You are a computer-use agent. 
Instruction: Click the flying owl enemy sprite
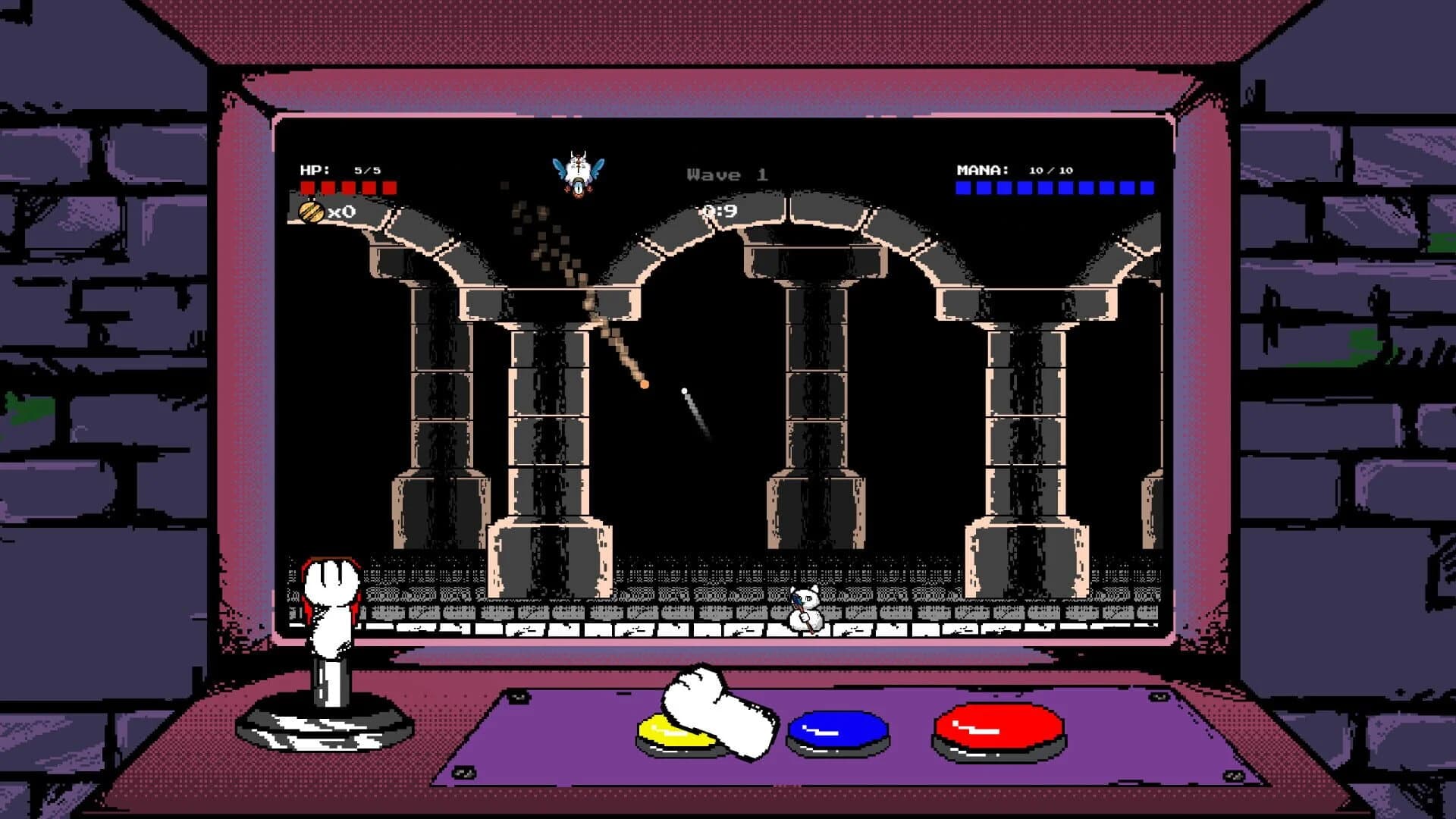579,168
